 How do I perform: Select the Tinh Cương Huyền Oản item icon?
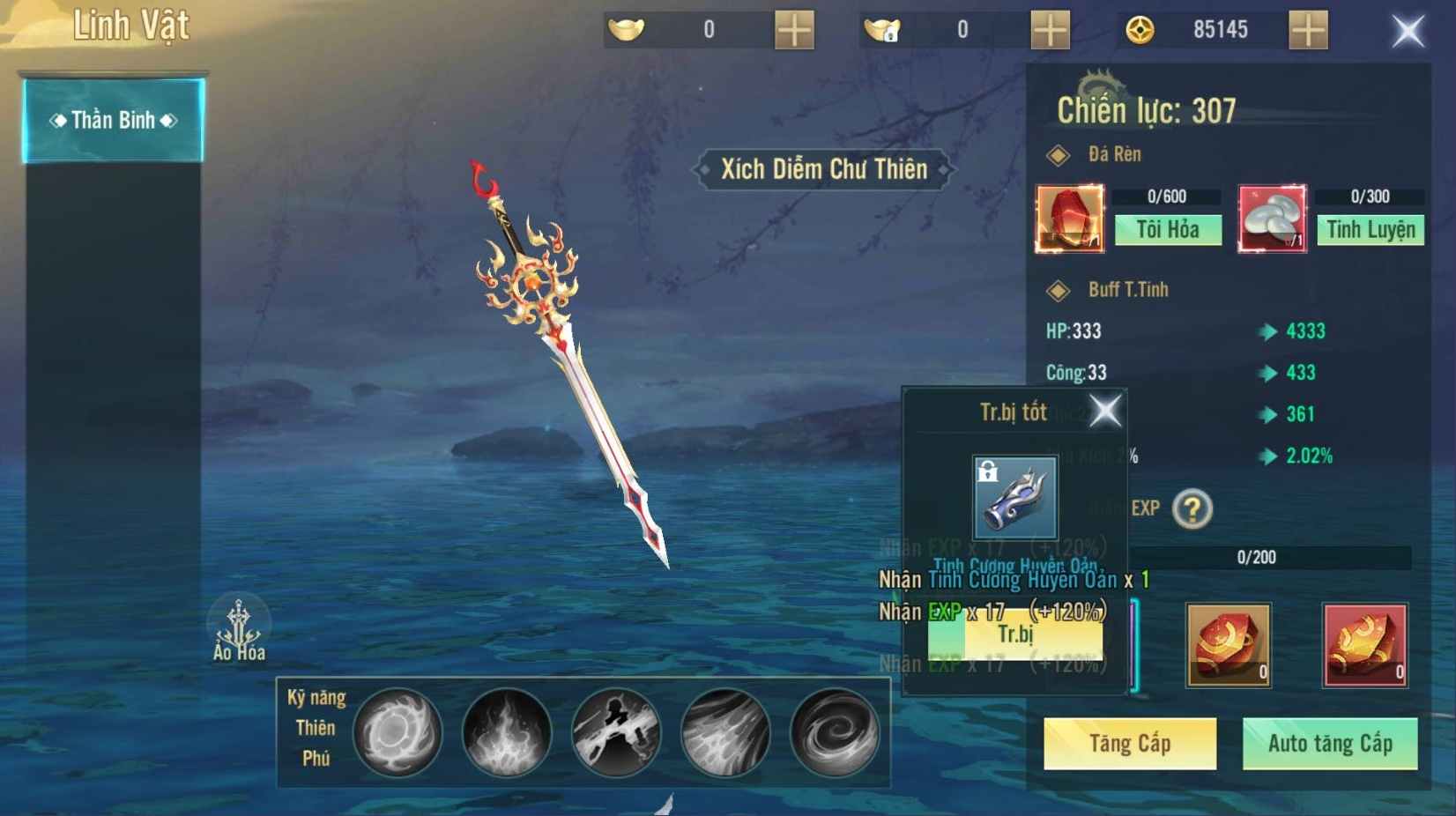click(x=1014, y=498)
